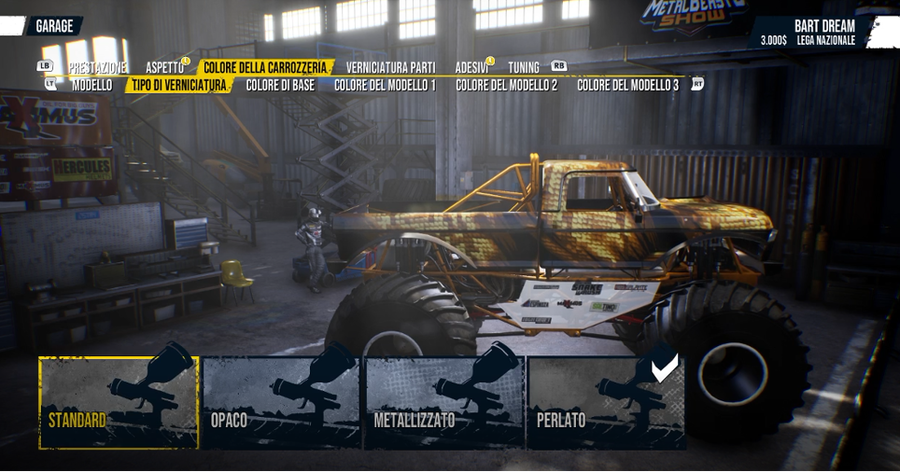
Task: Switch to the Prestazione tab
Action: tap(97, 67)
